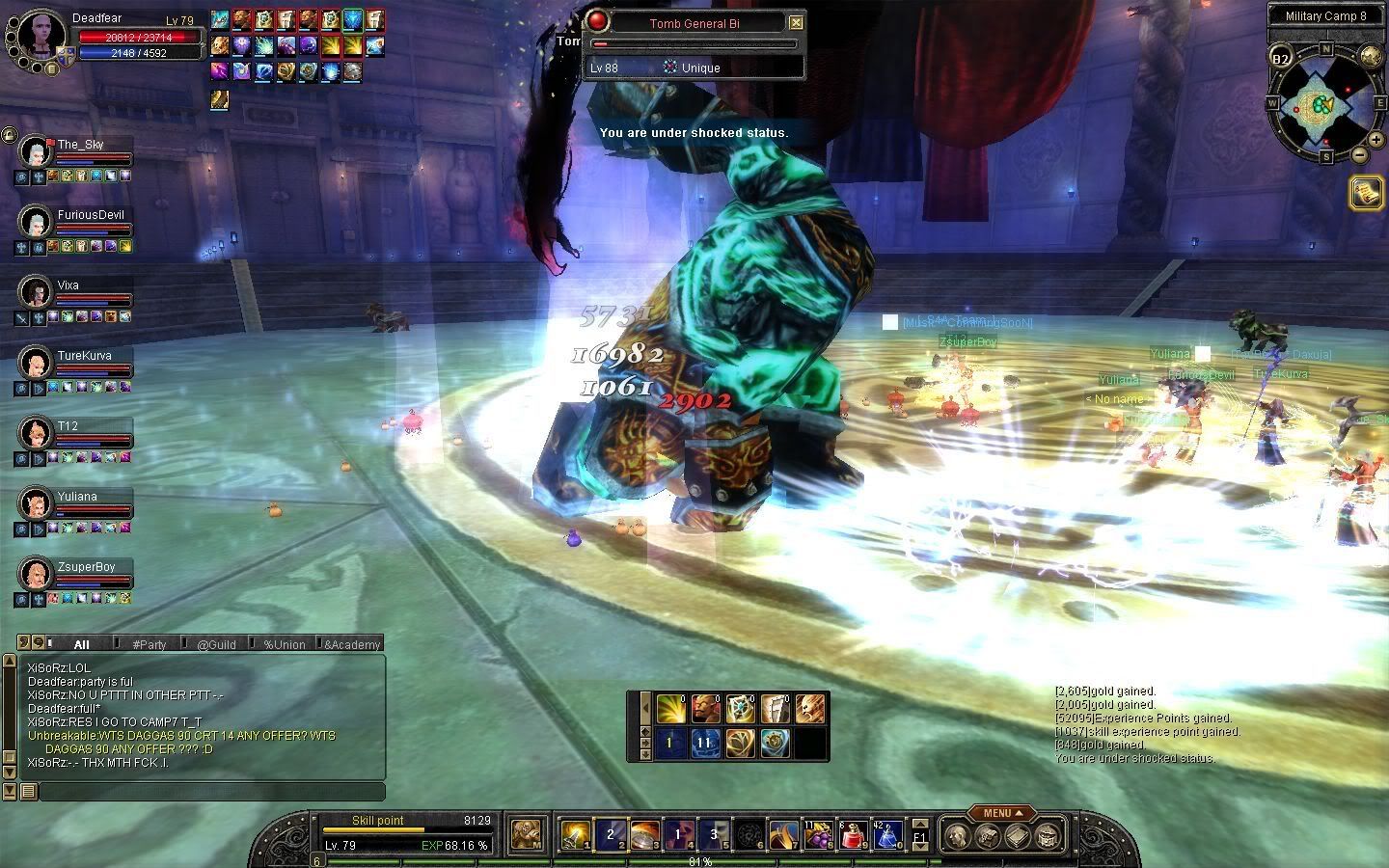
Task: Close the Tomb General Bi target window
Action: (x=796, y=23)
